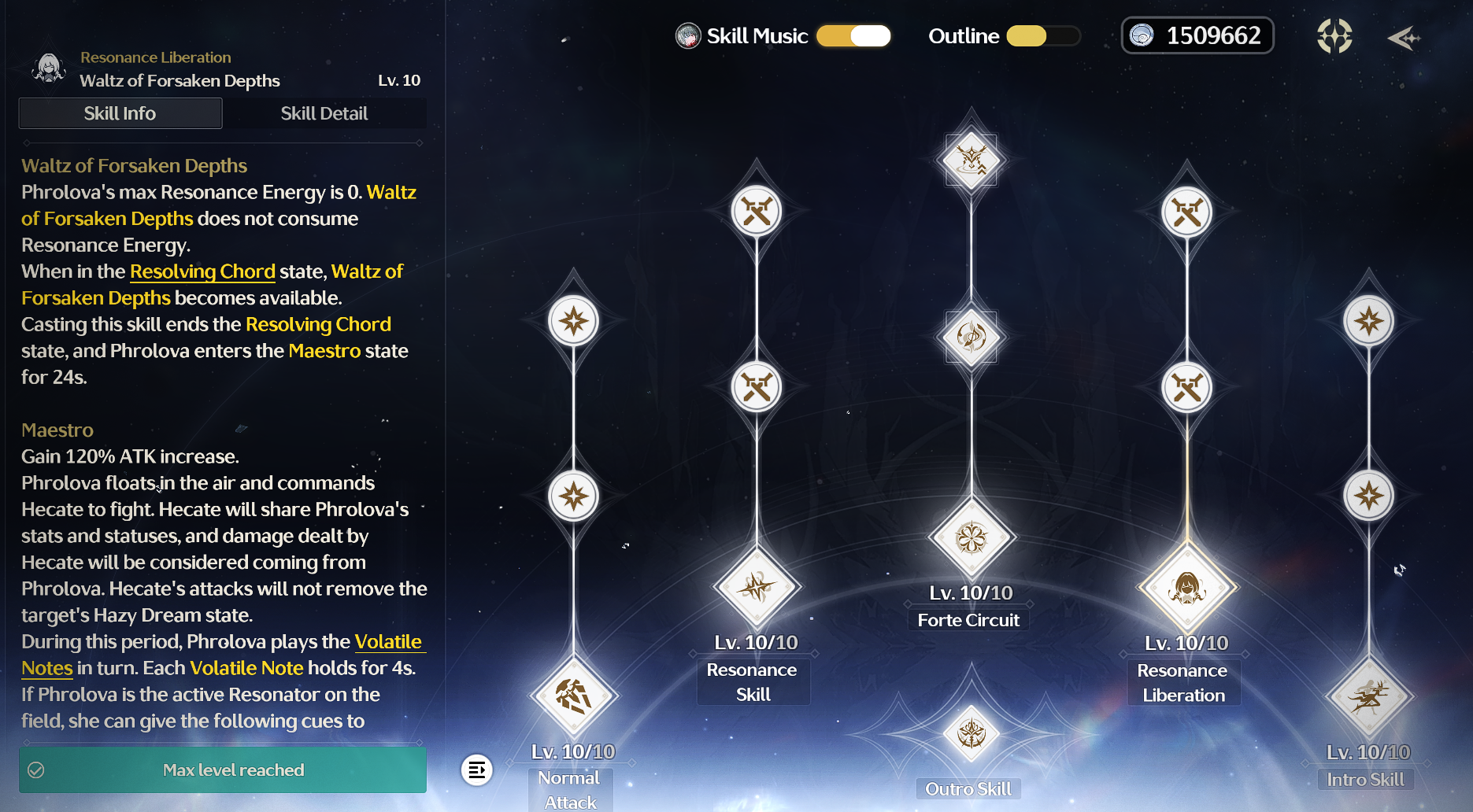Toggle off Skill Music
The height and width of the screenshot is (812, 1473).
click(853, 36)
